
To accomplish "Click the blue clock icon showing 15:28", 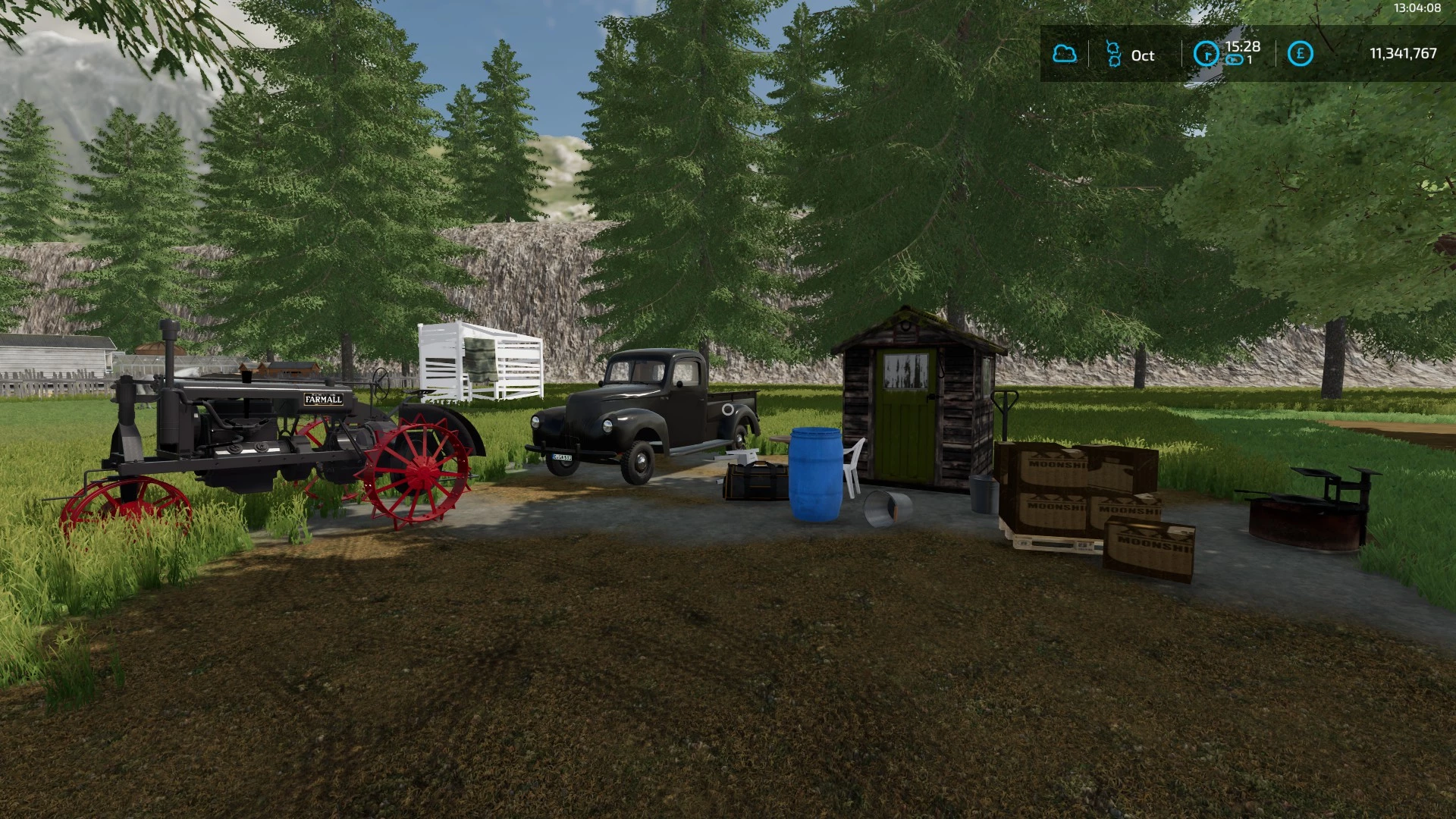I will 1206,54.
